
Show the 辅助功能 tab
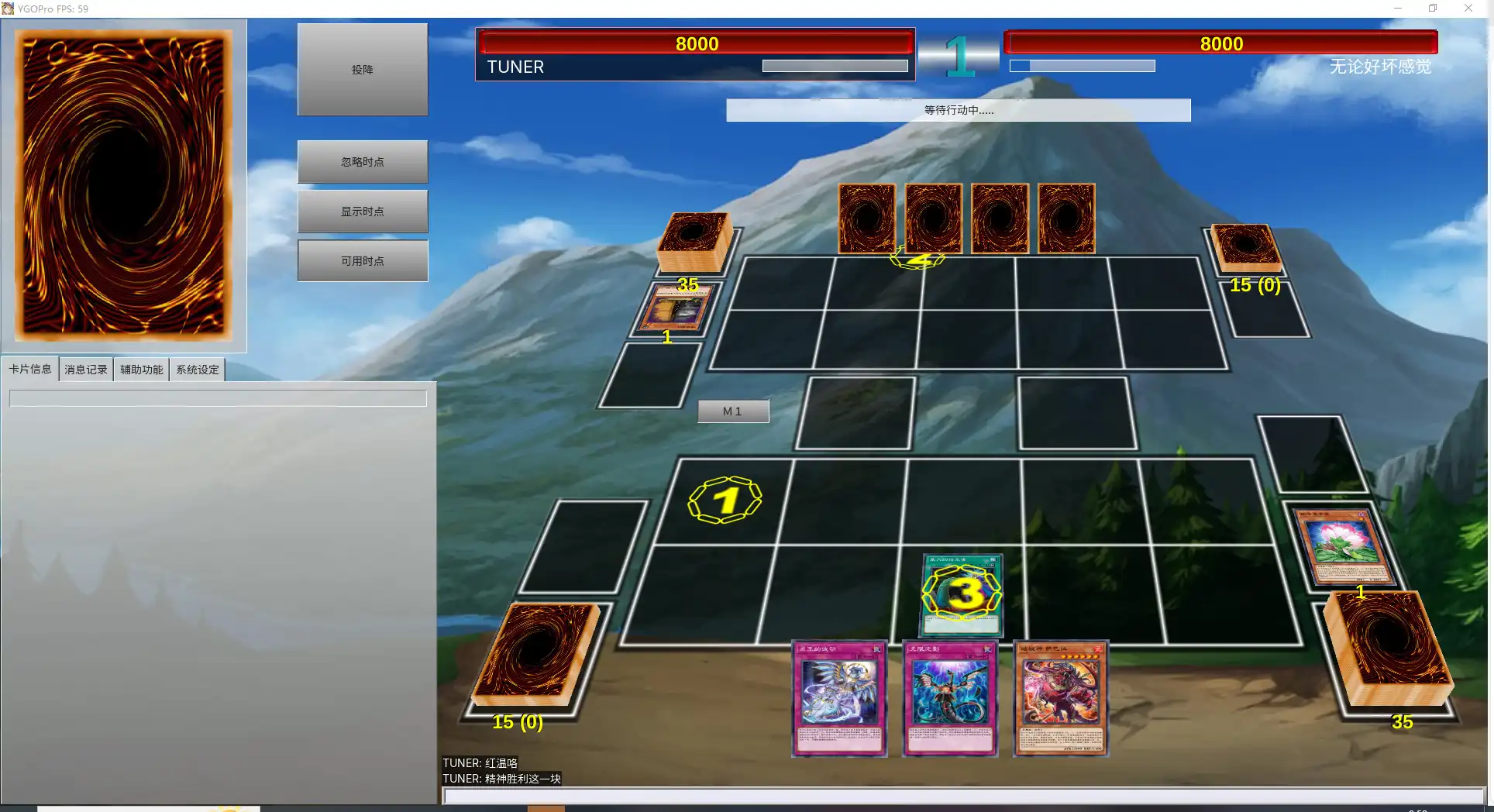pos(142,370)
